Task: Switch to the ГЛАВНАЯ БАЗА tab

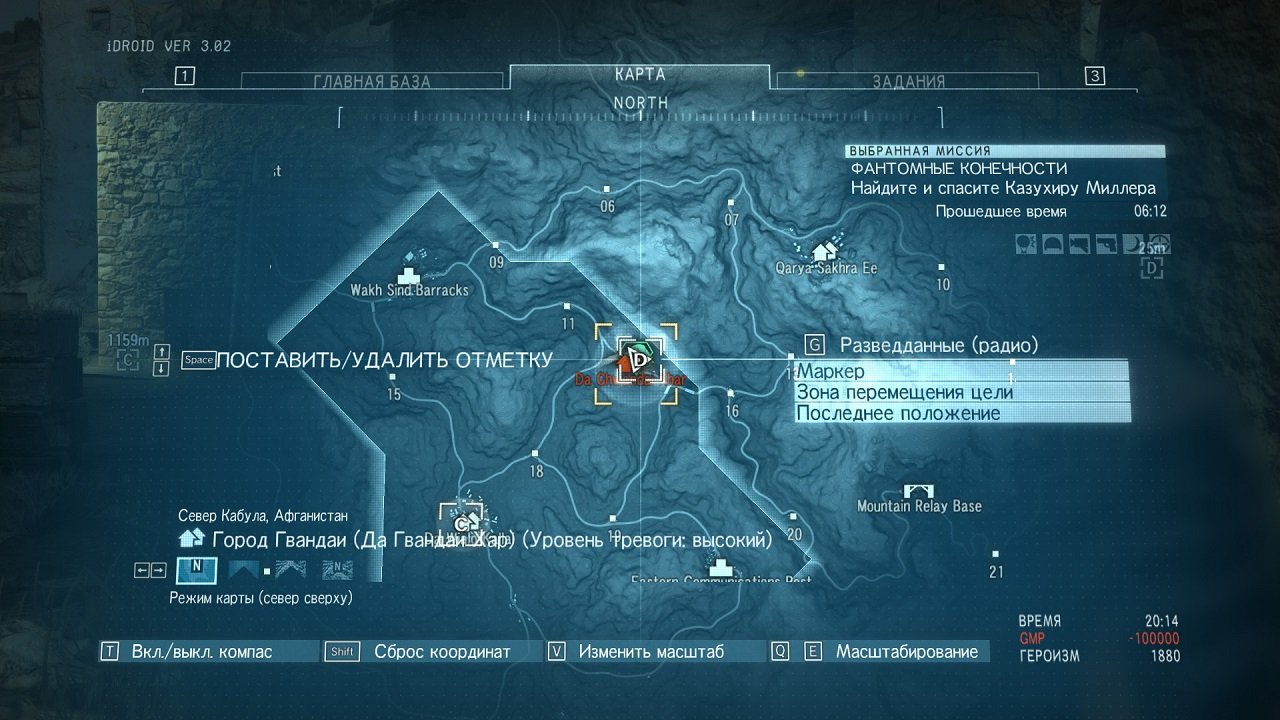Action: point(370,80)
